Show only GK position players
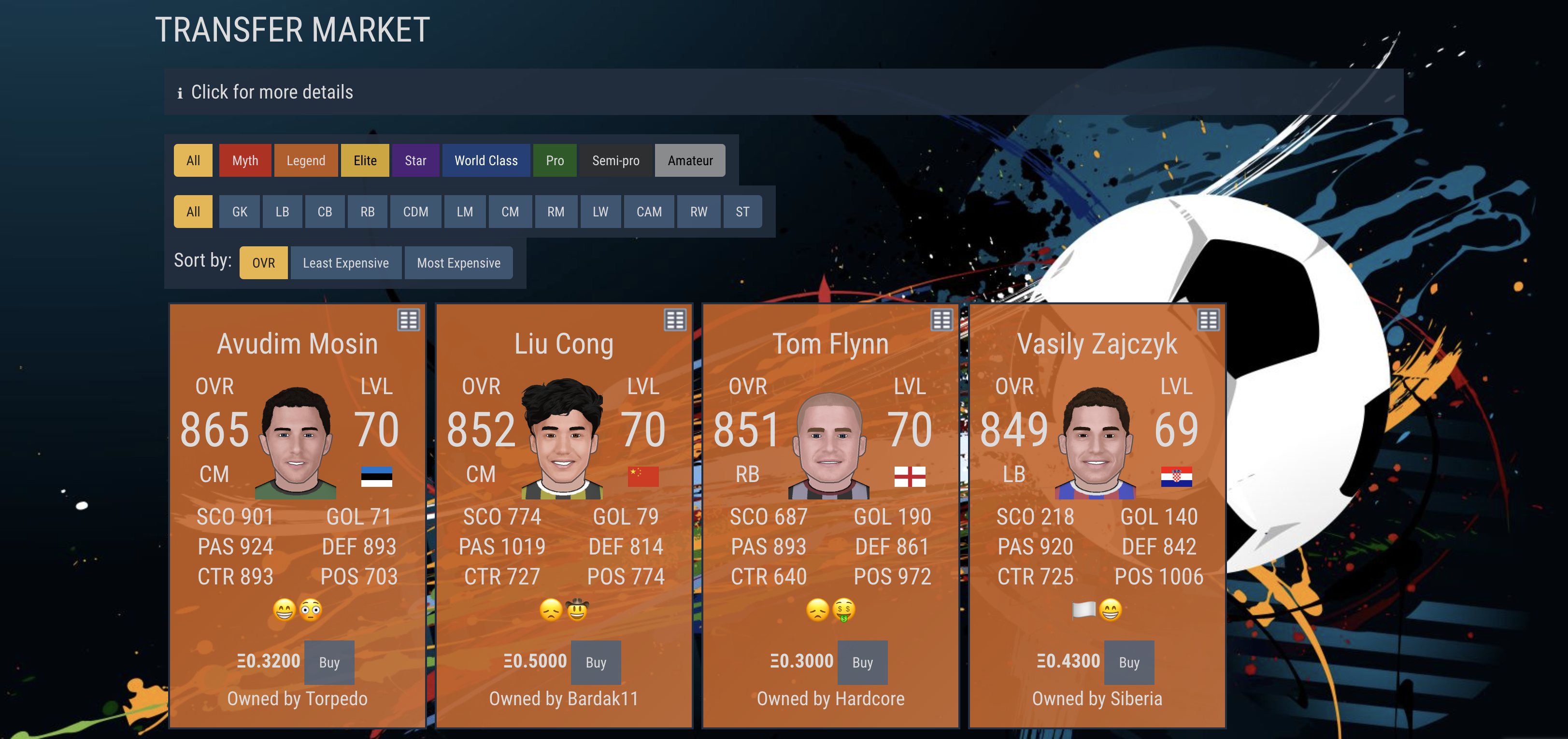The width and height of the screenshot is (1568, 739). [x=239, y=212]
